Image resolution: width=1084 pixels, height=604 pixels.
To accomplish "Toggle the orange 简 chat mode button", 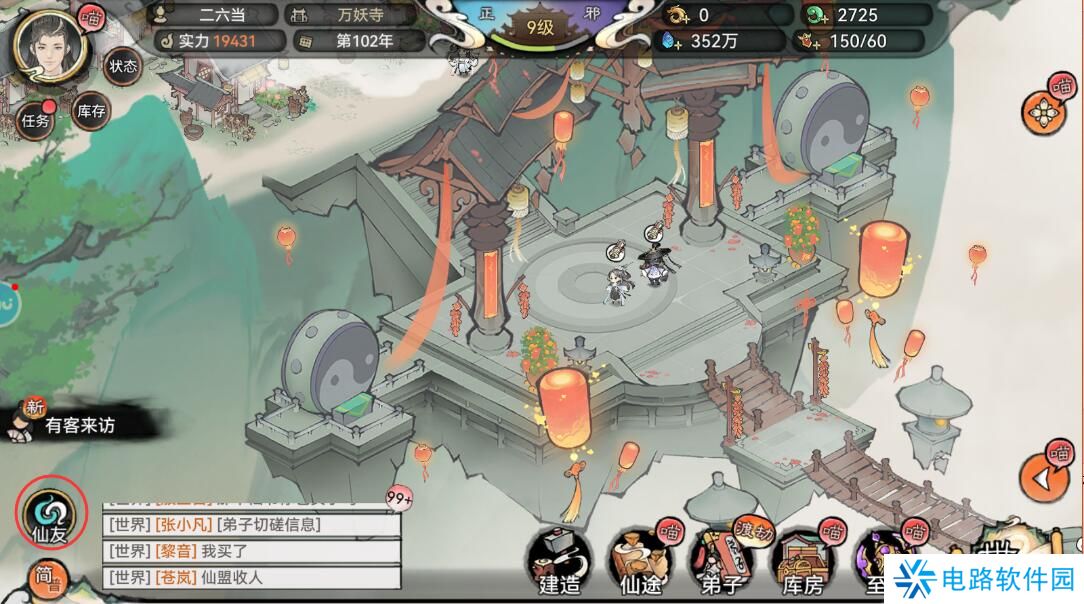I will click(x=45, y=580).
